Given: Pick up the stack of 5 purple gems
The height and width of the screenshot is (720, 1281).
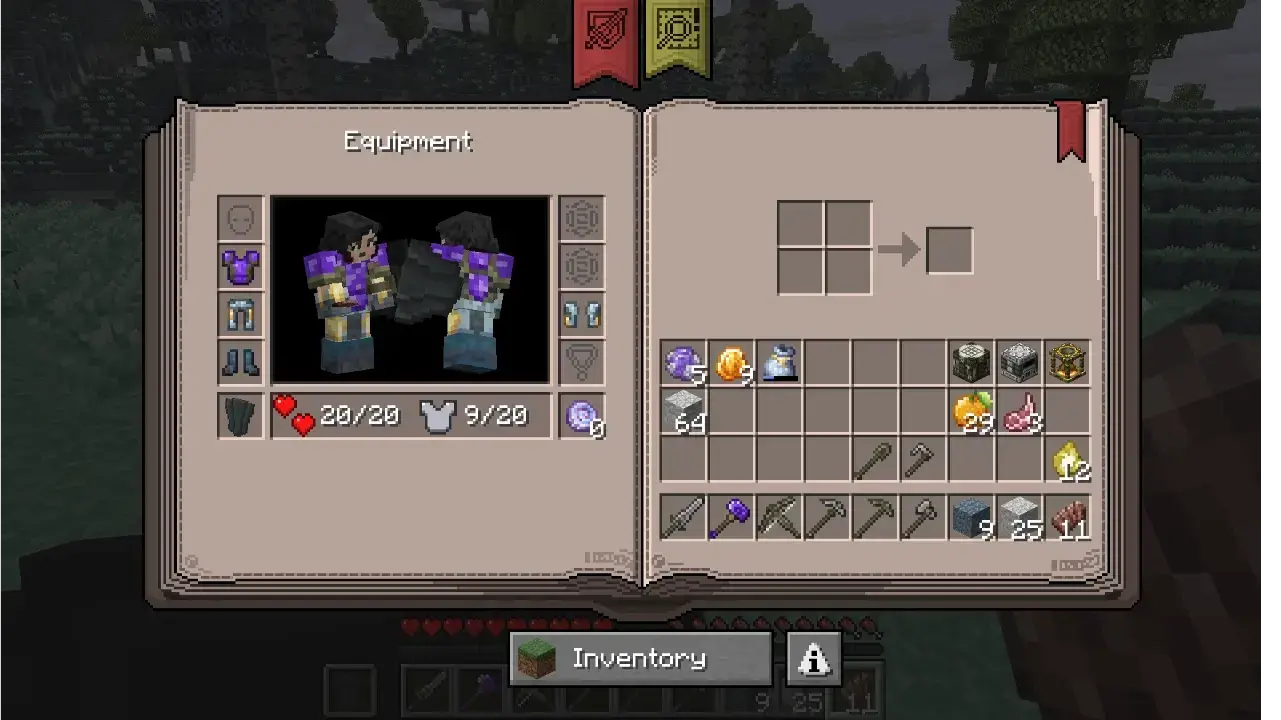Looking at the screenshot, I should coord(684,363).
